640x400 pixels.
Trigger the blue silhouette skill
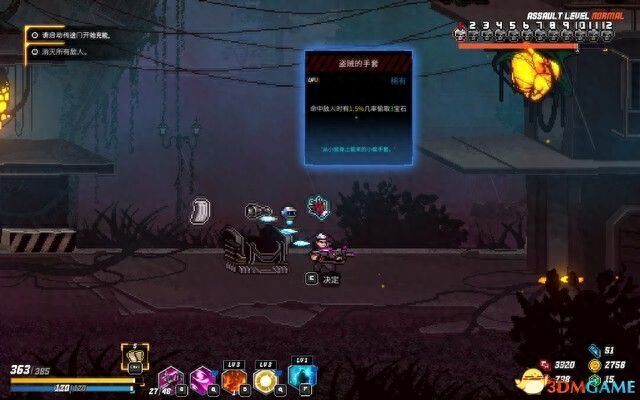(x=301, y=377)
